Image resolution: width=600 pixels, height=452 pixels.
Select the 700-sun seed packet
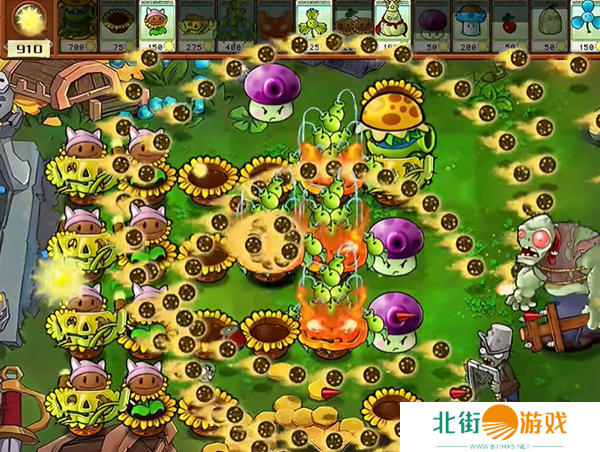[x=78, y=27]
